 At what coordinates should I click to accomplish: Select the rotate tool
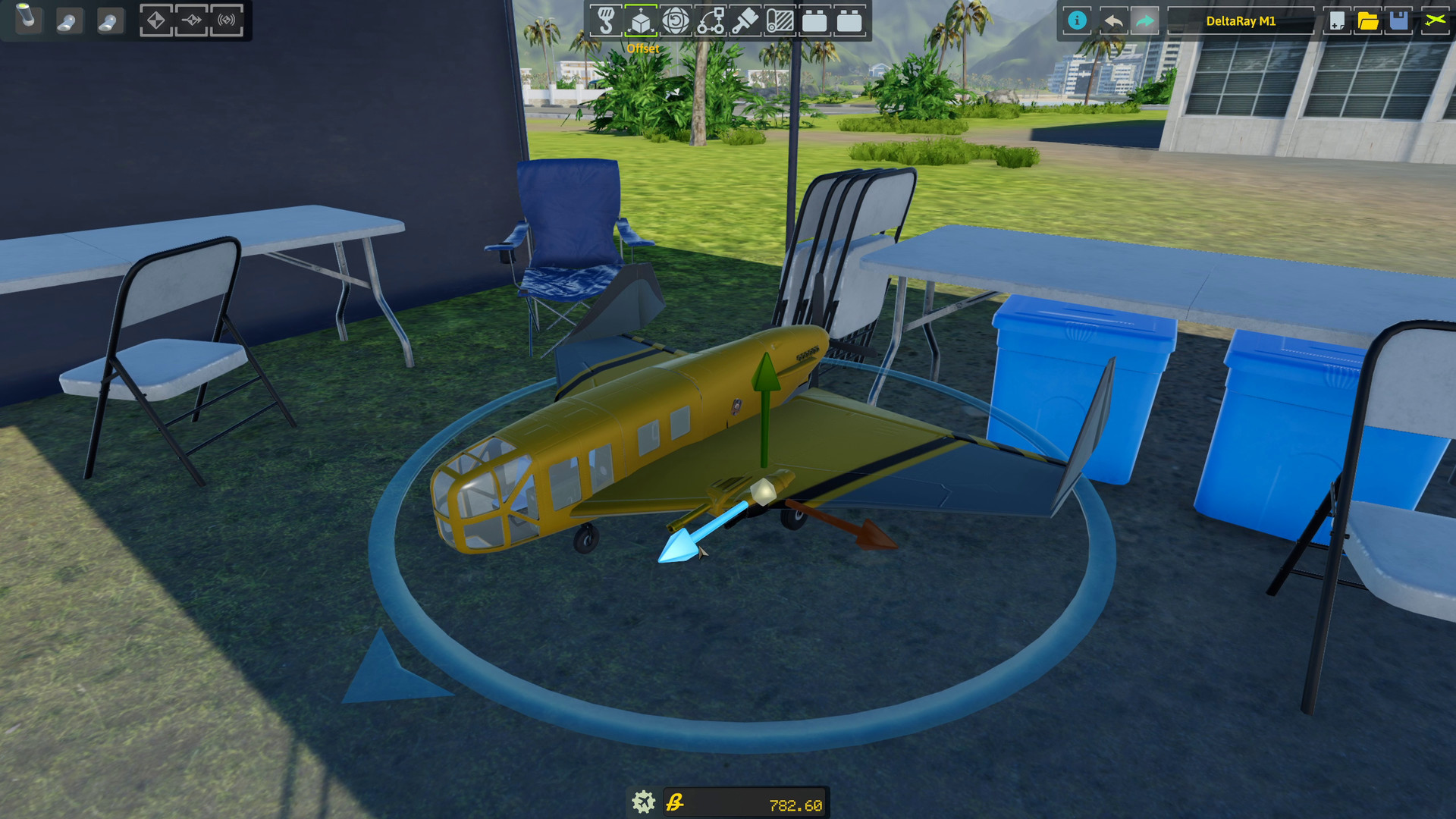click(x=676, y=21)
